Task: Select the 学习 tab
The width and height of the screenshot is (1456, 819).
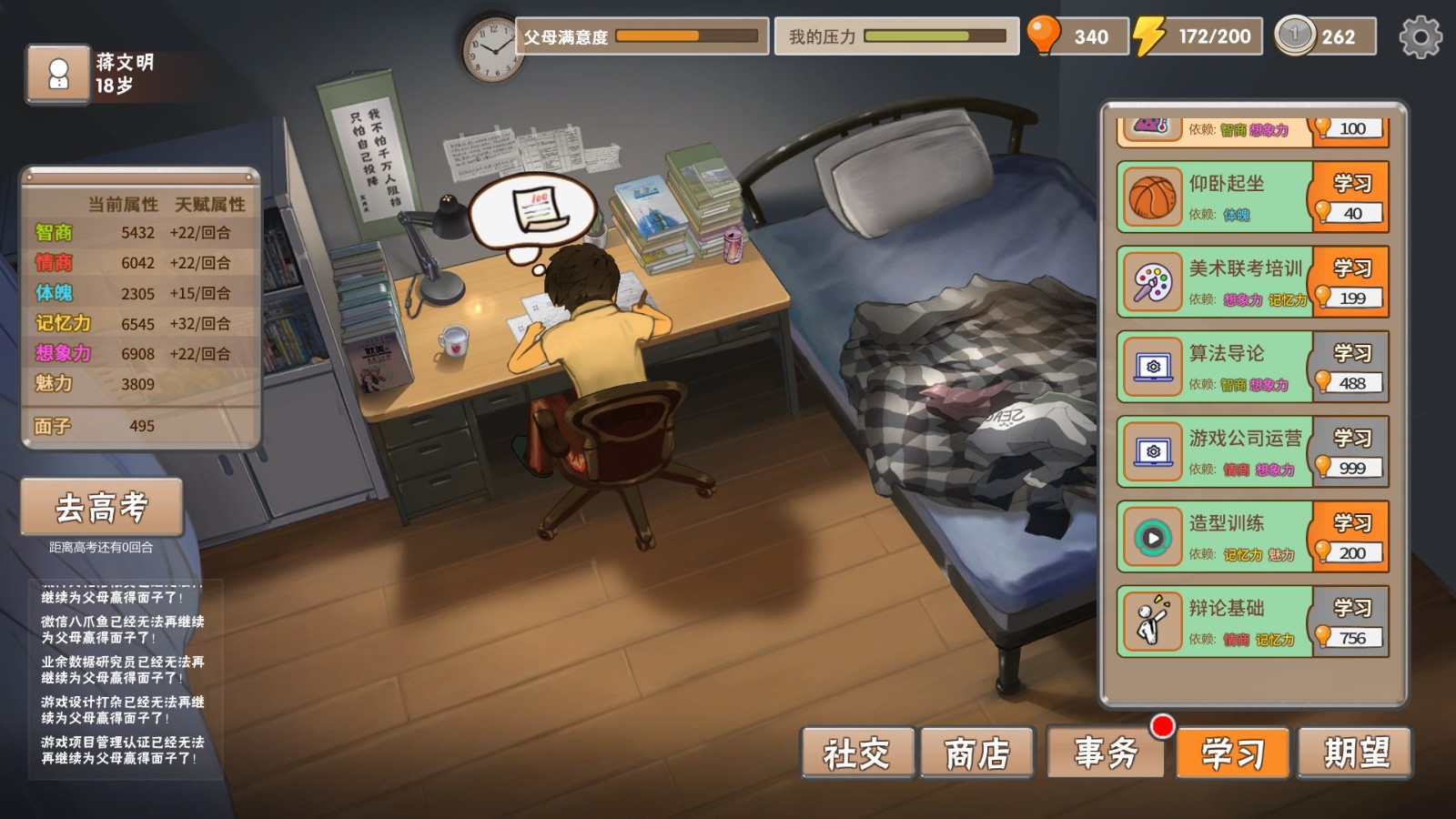Action: click(x=1233, y=753)
